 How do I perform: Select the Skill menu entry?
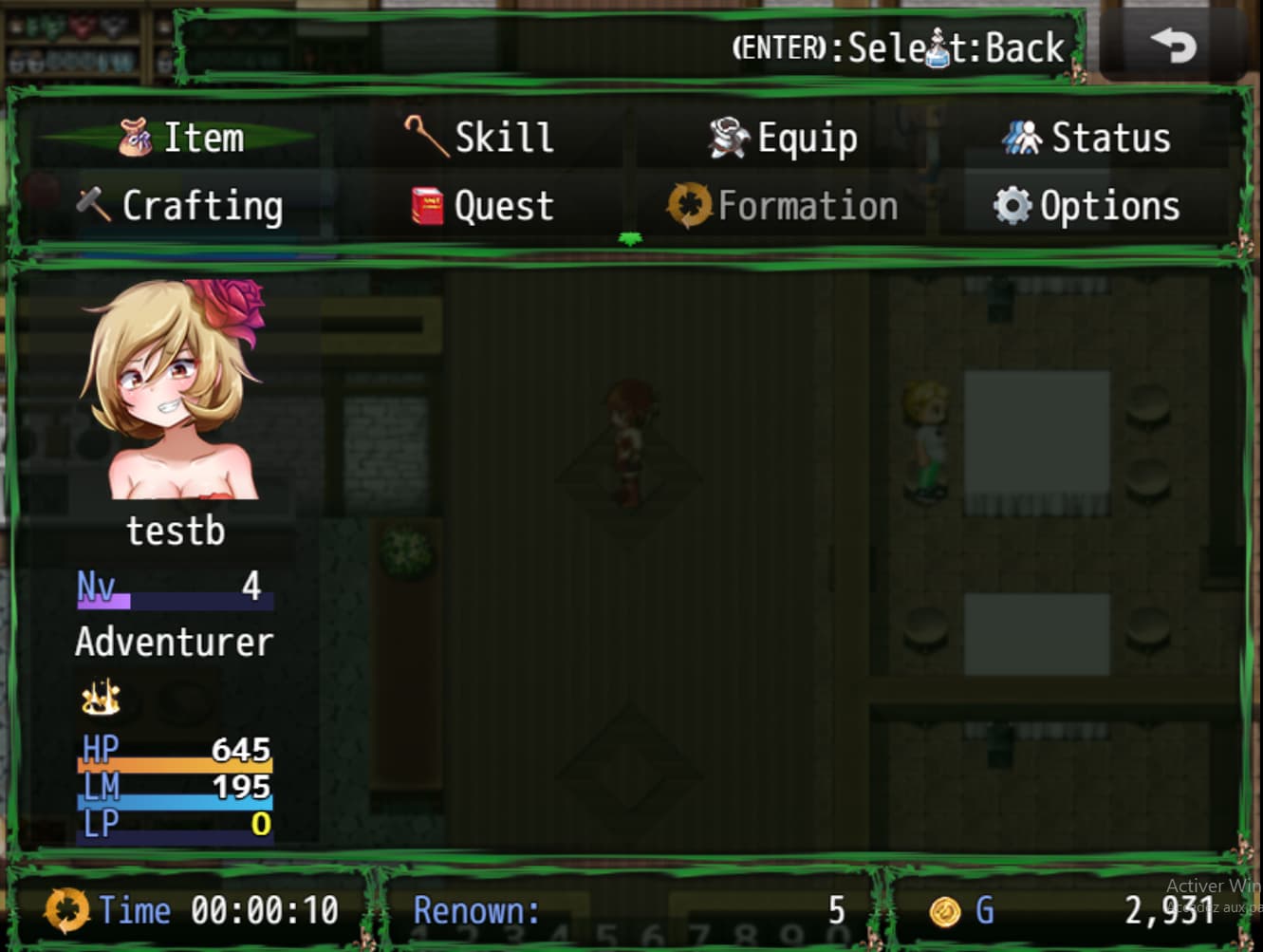point(479,138)
